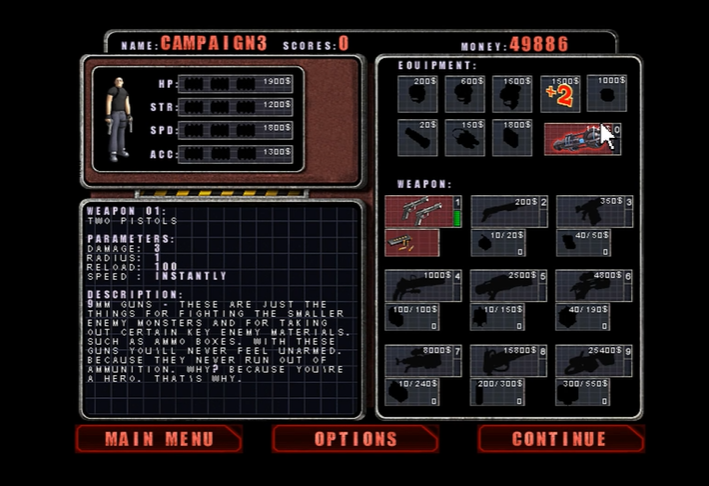The width and height of the screenshot is (709, 486).
Task: Buy the +2 equipment item
Action: [x=560, y=95]
